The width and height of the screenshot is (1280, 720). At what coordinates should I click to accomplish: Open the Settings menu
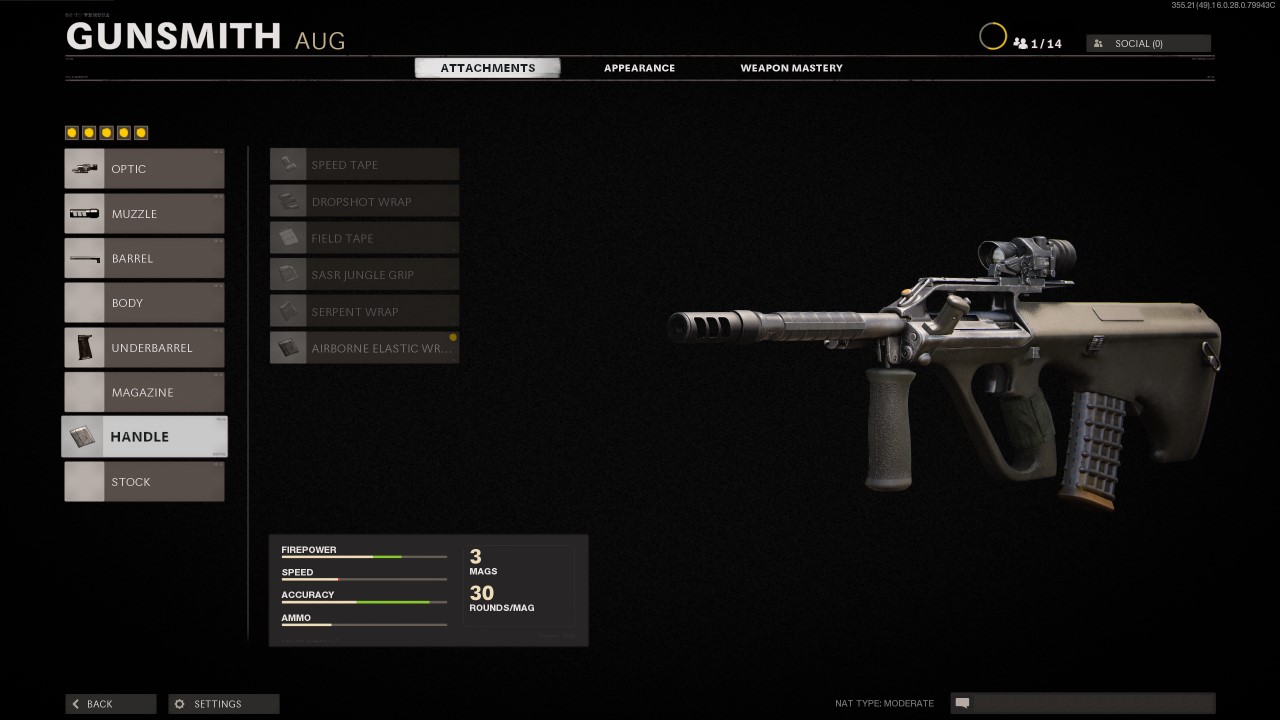click(223, 704)
